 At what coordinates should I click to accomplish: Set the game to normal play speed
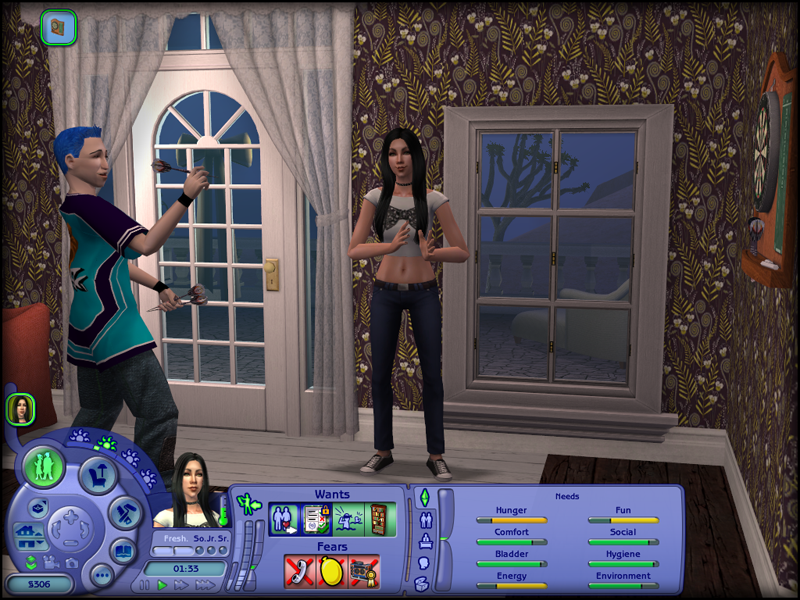(163, 585)
